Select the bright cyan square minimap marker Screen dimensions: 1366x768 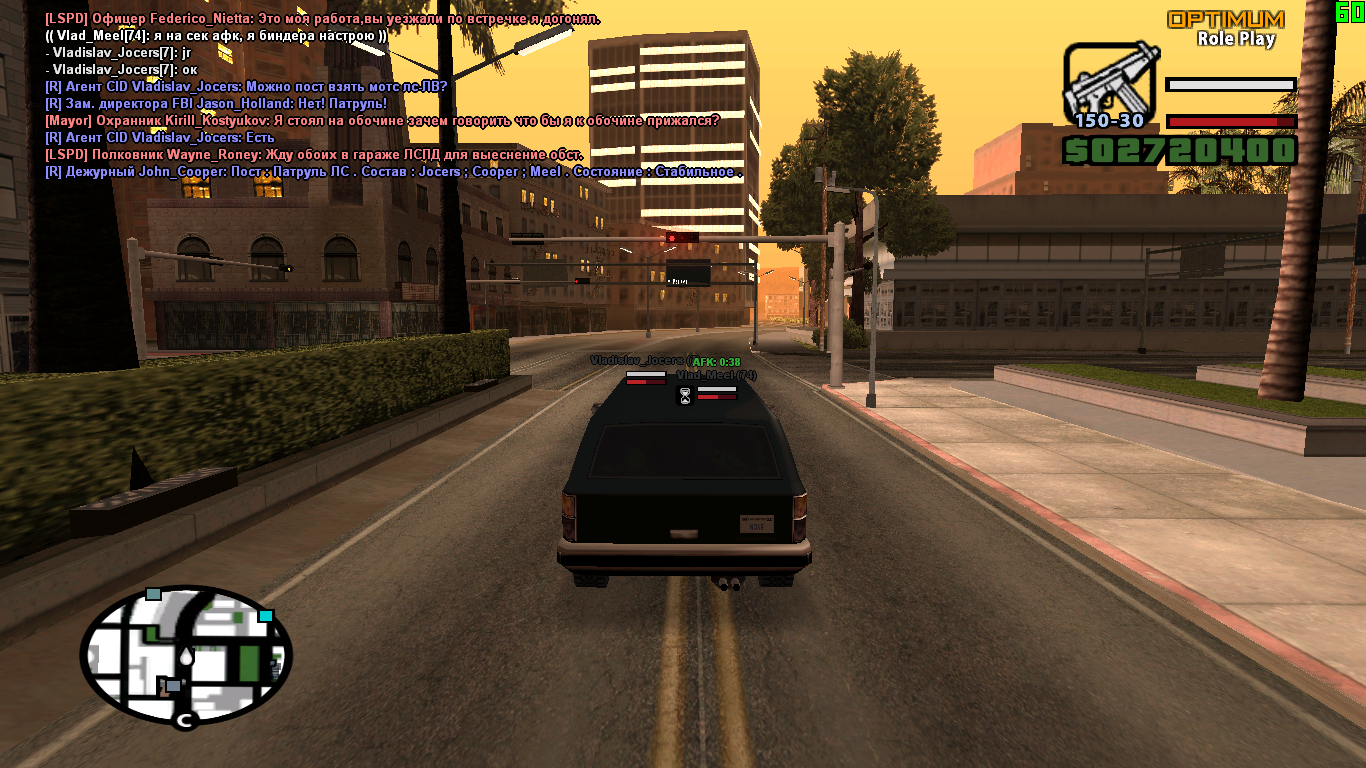[x=265, y=616]
